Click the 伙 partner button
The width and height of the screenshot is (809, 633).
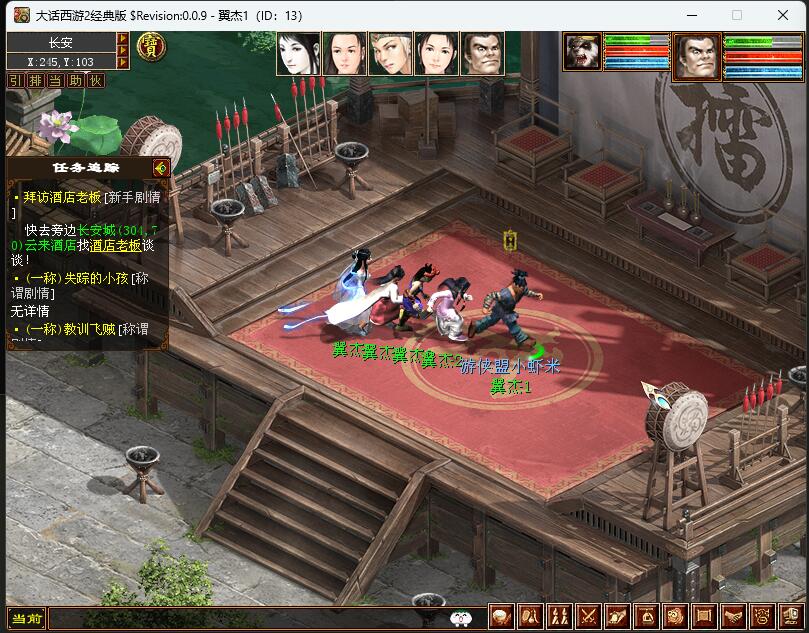point(96,80)
